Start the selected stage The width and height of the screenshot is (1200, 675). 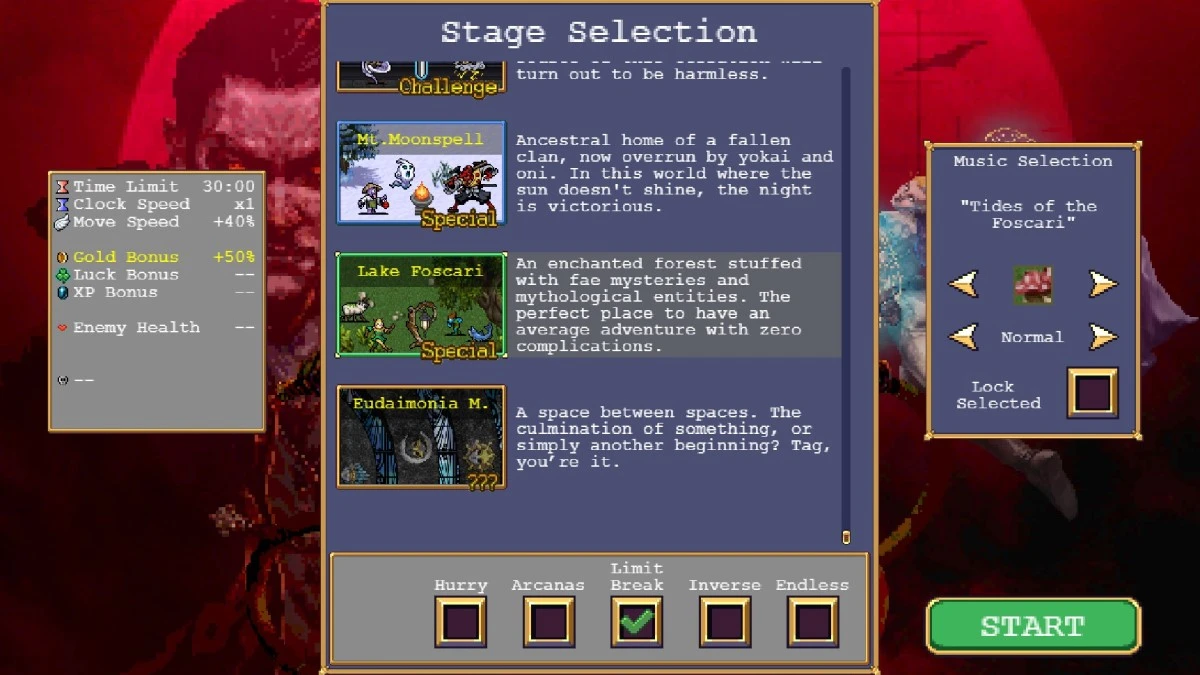tap(1032, 626)
